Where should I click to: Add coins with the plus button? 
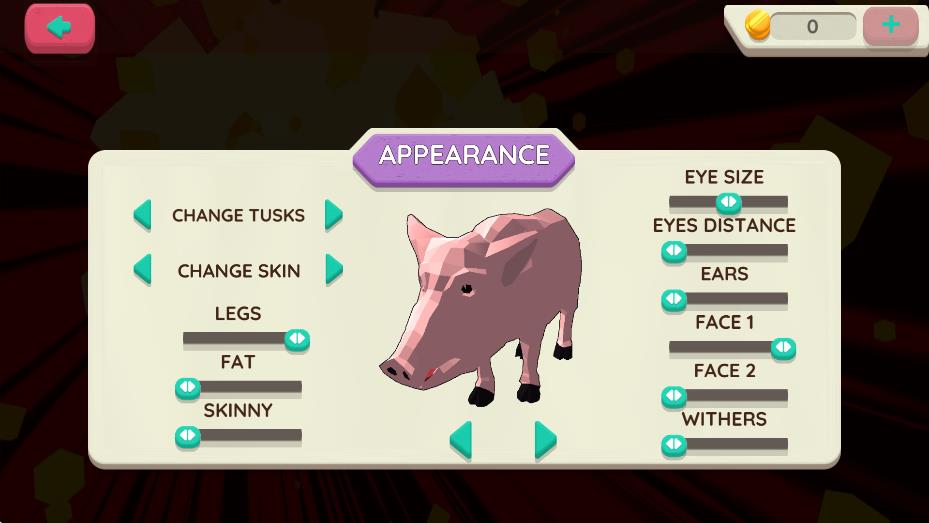[890, 26]
